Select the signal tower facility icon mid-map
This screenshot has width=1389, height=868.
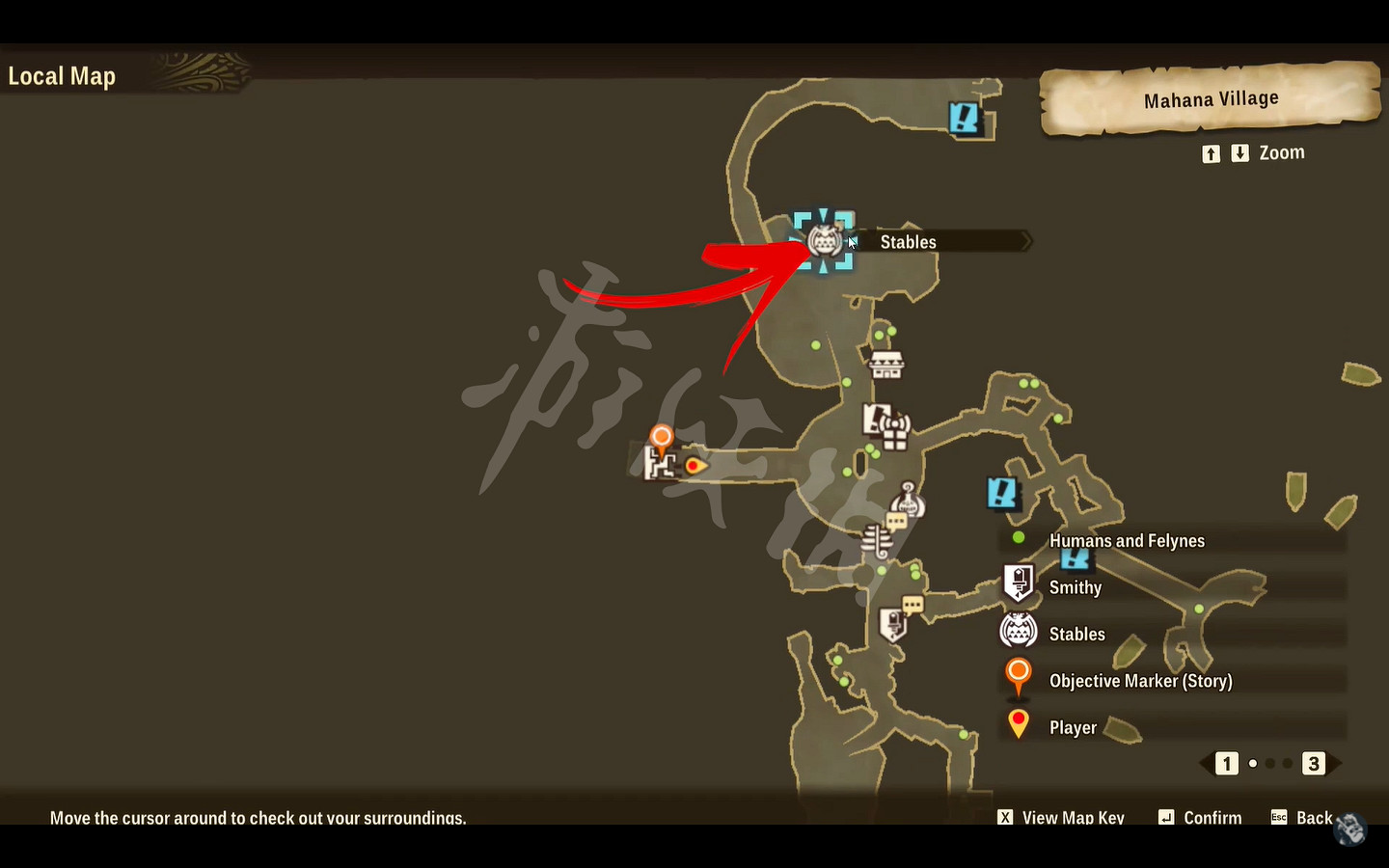(x=893, y=424)
